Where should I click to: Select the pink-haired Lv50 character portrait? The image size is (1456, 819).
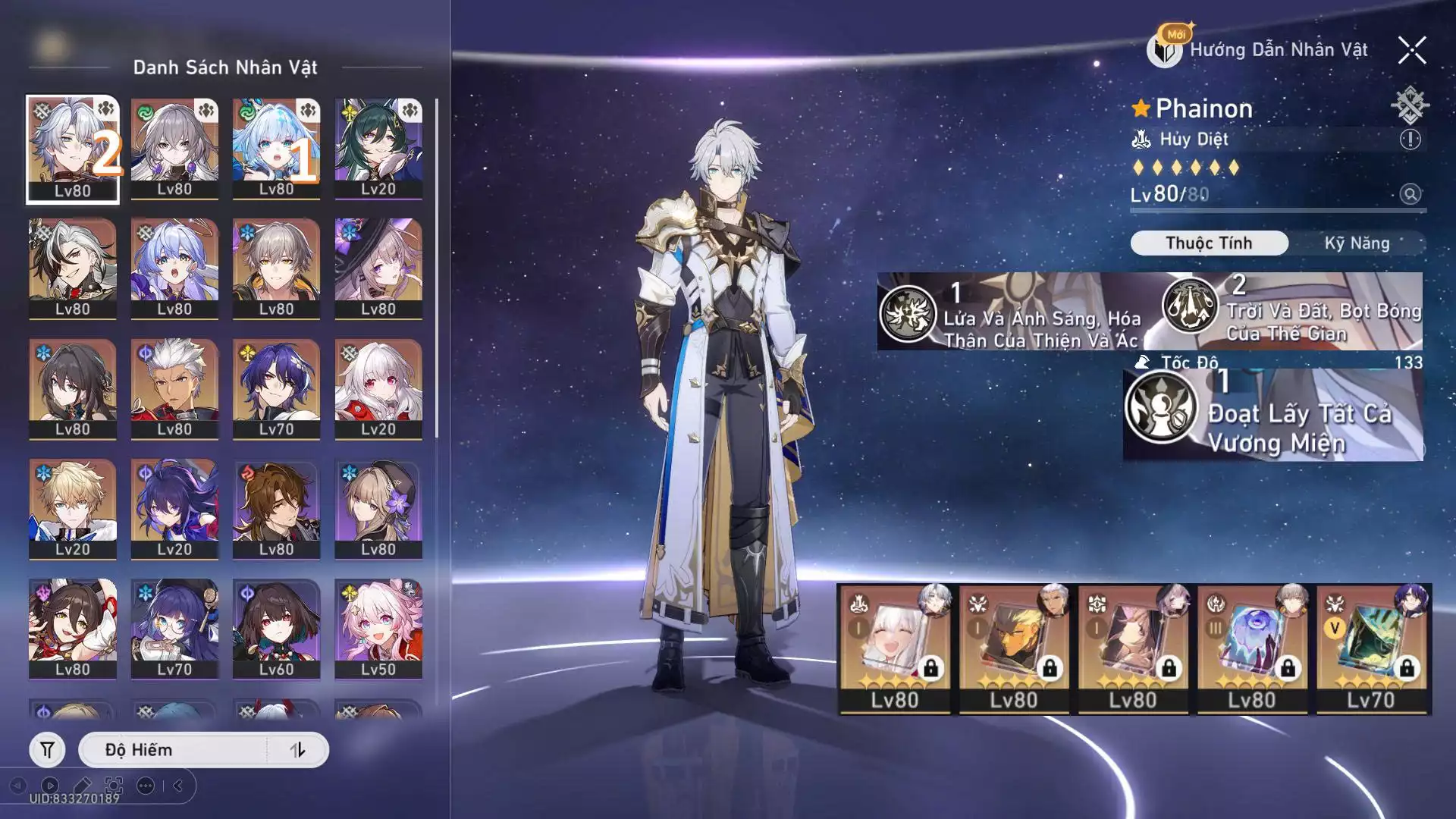pyautogui.click(x=378, y=629)
